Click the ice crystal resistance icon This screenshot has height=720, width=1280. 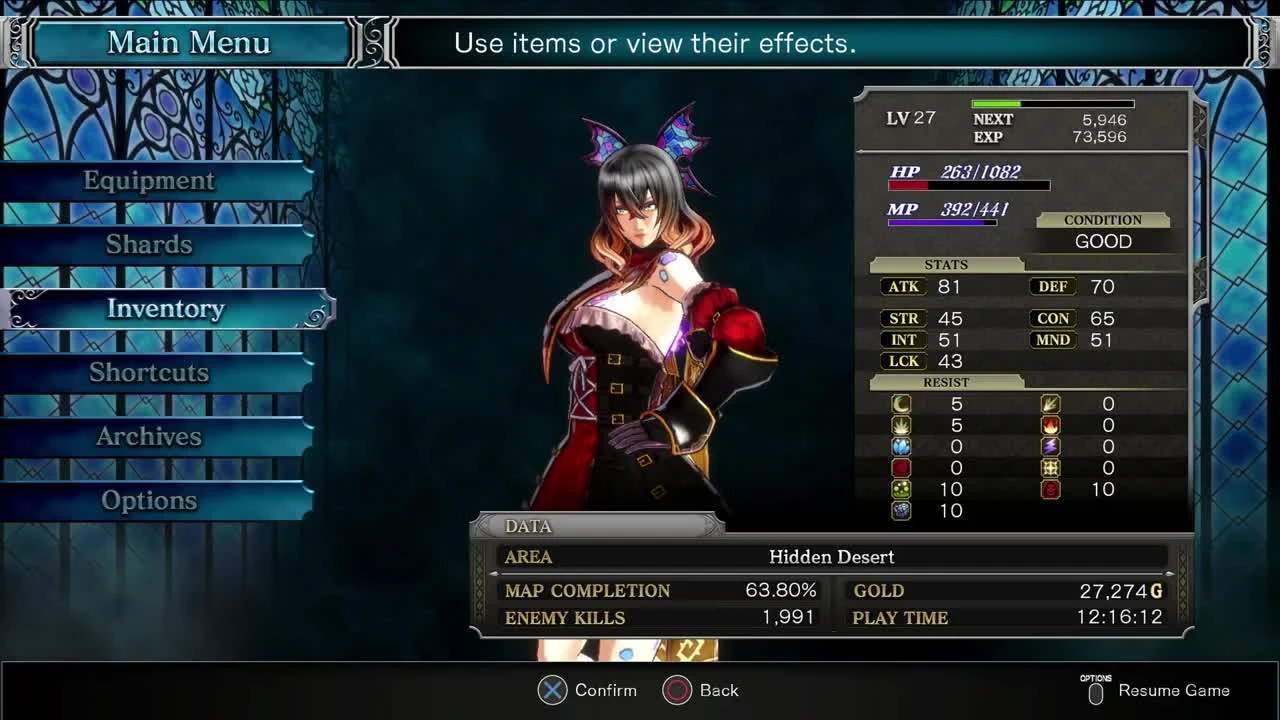[901, 446]
